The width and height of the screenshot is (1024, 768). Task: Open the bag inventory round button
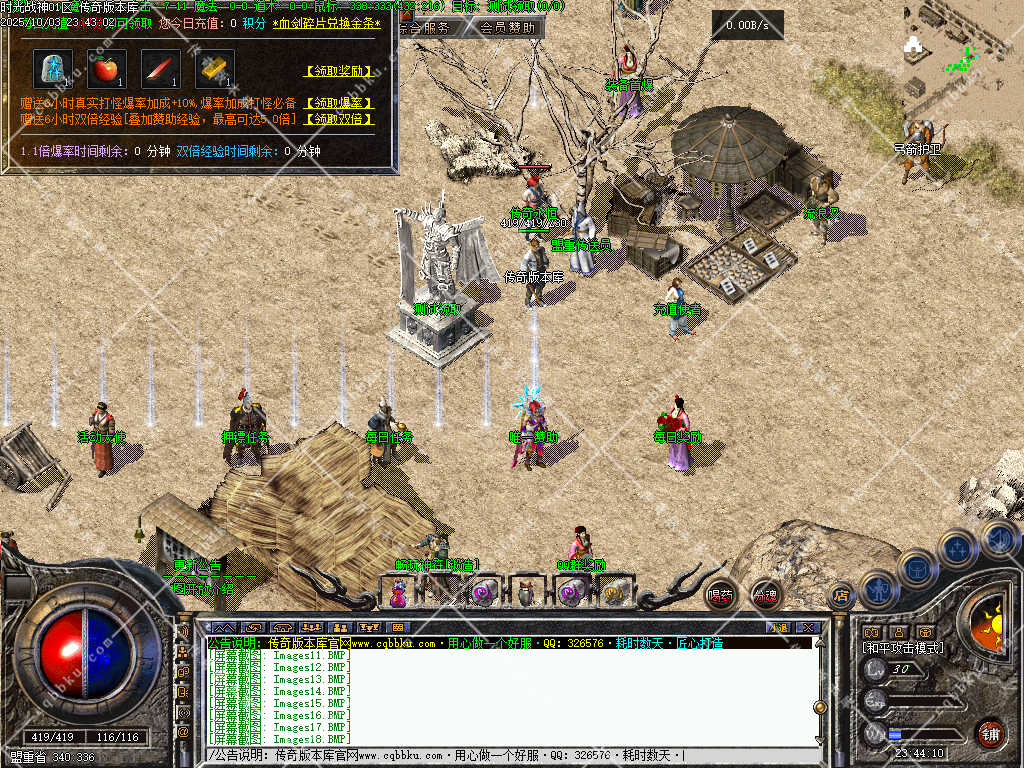click(916, 569)
